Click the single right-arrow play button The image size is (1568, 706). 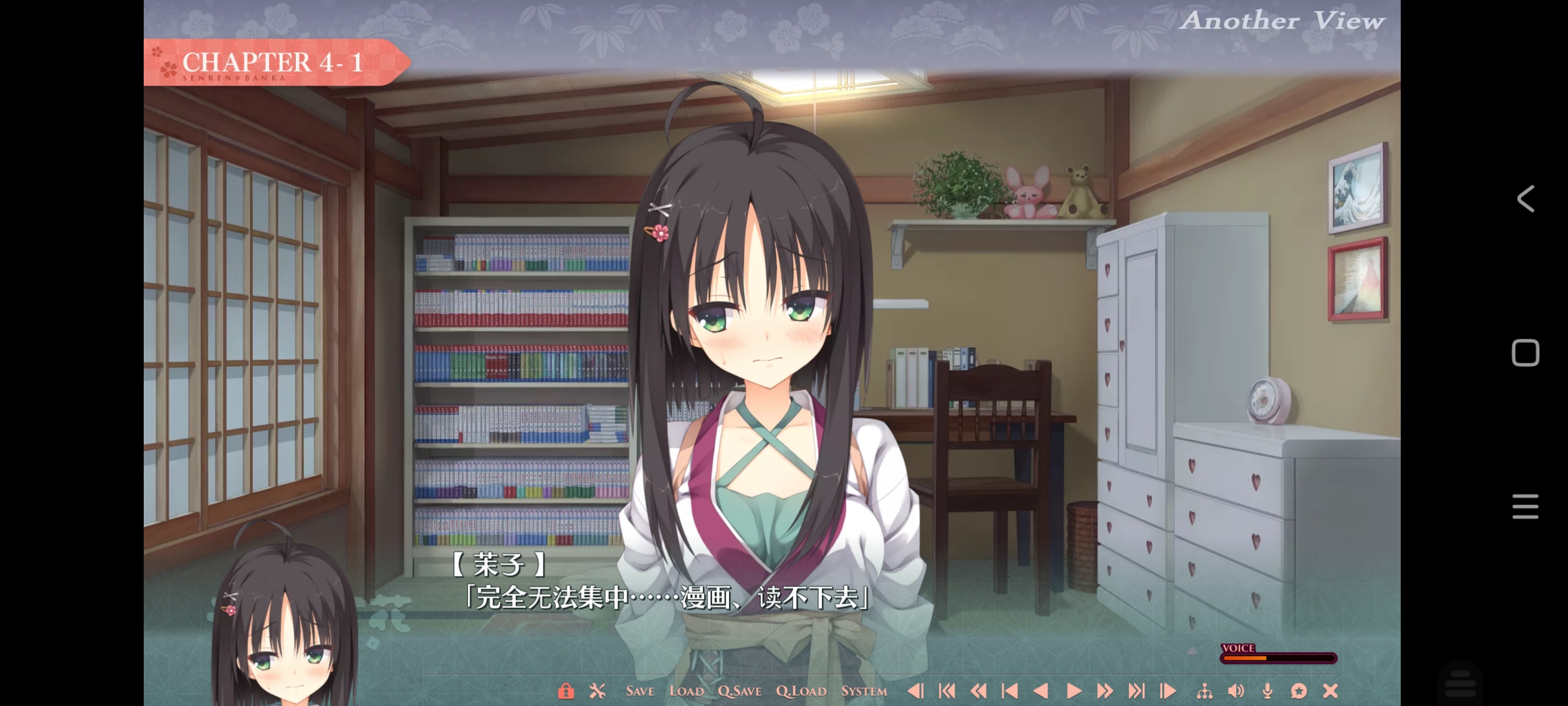[x=1073, y=691]
